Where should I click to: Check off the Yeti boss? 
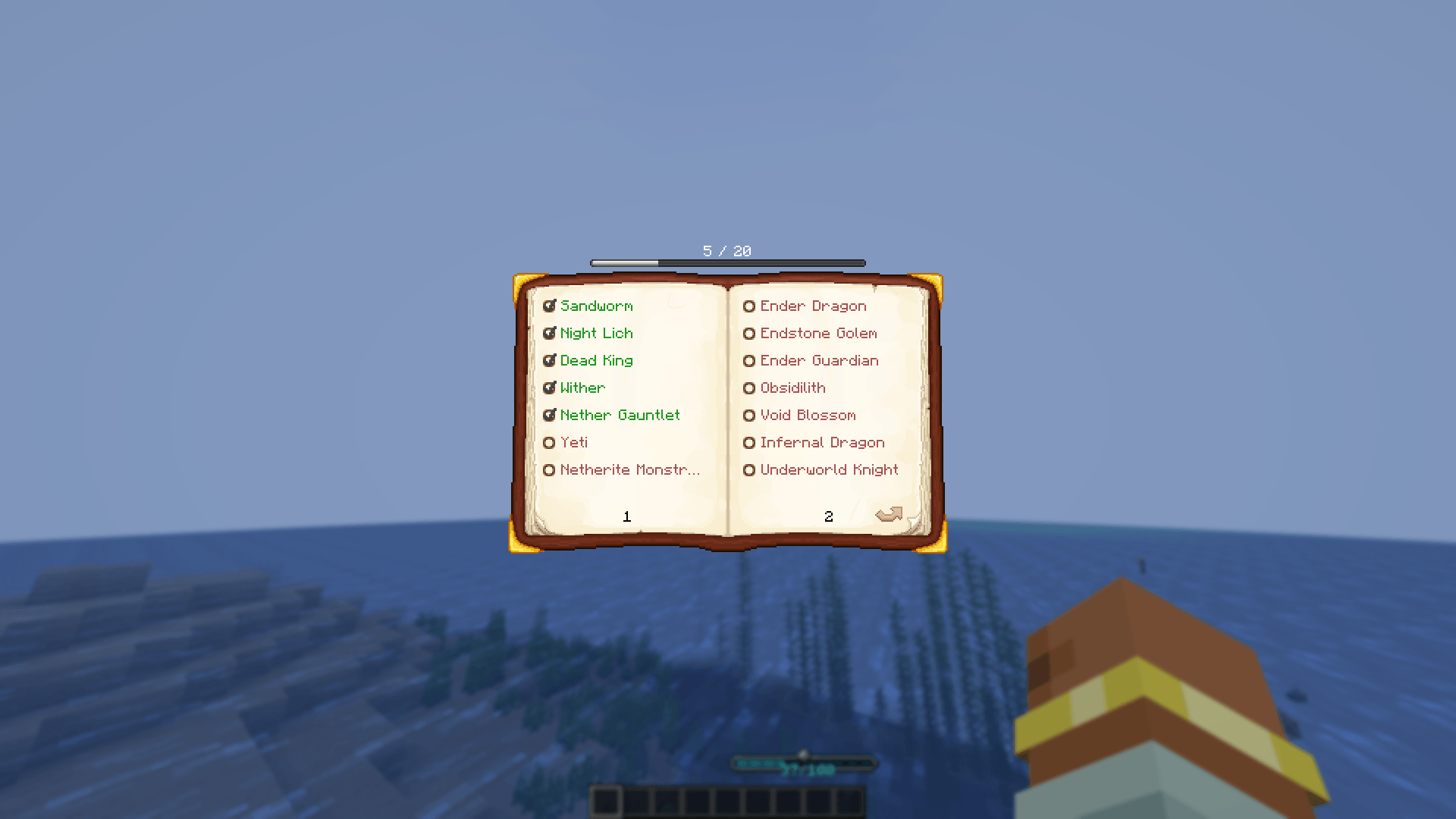[550, 442]
